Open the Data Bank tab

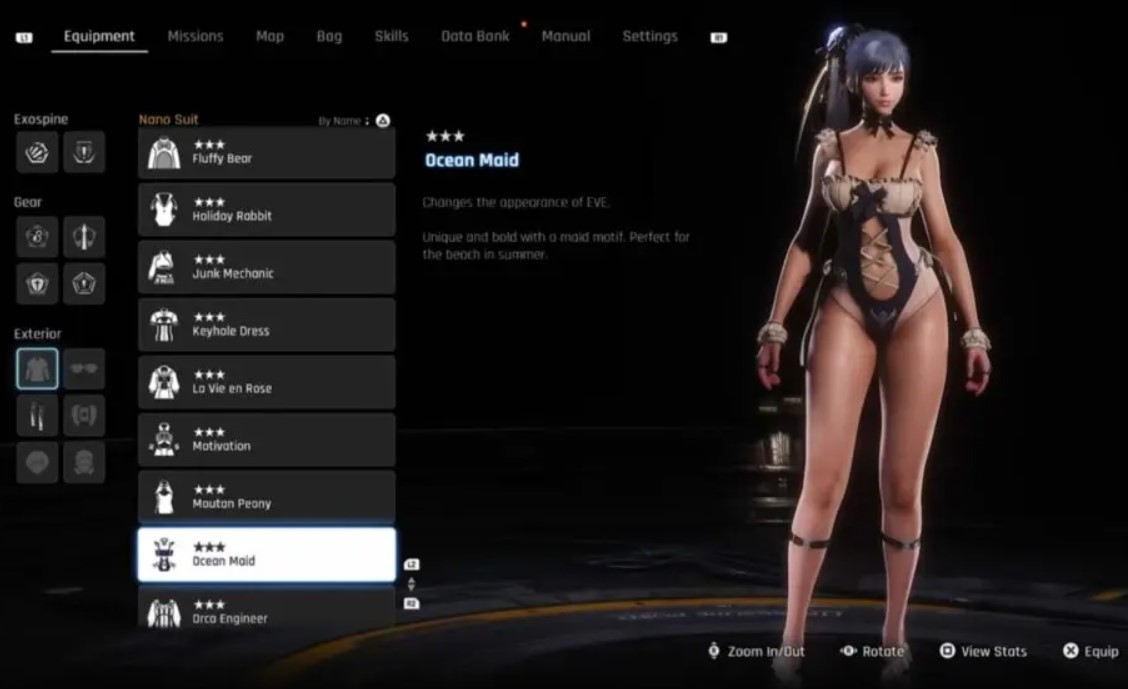(x=475, y=36)
